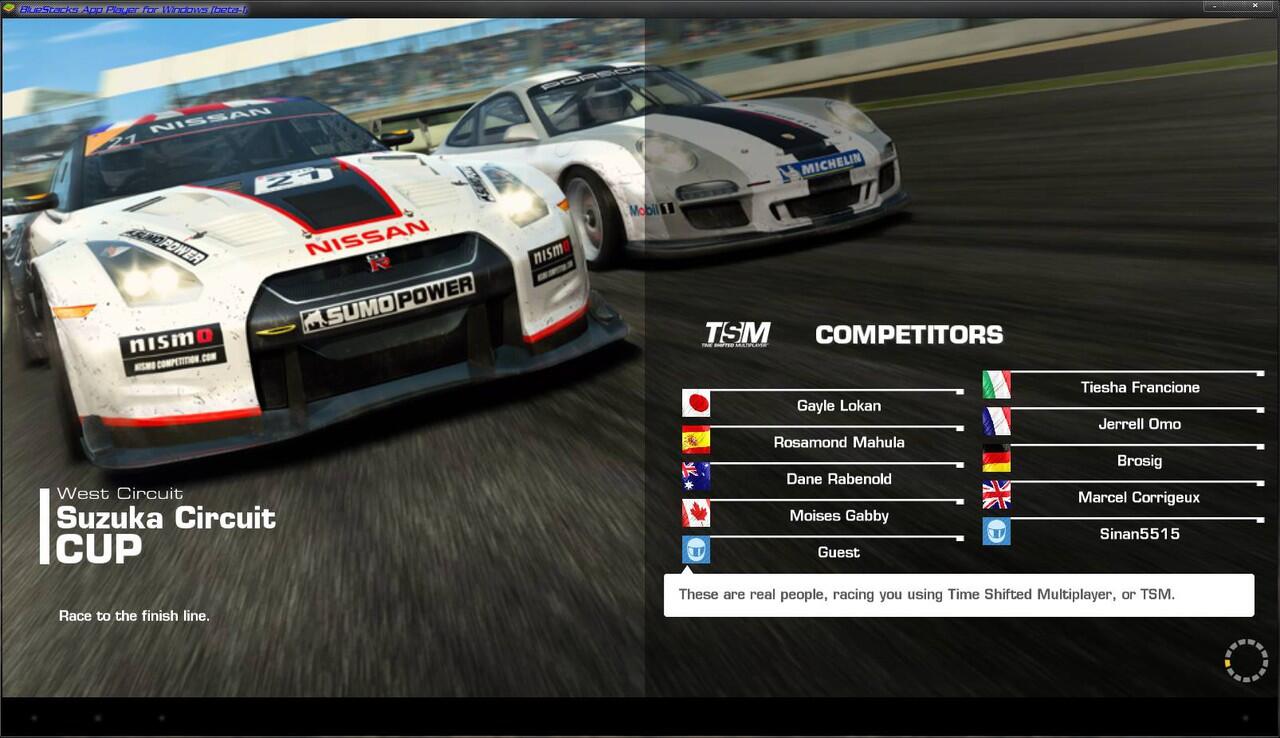This screenshot has height=738, width=1280.
Task: Click the Rosamond Mahula name bar
Action: 838,442
